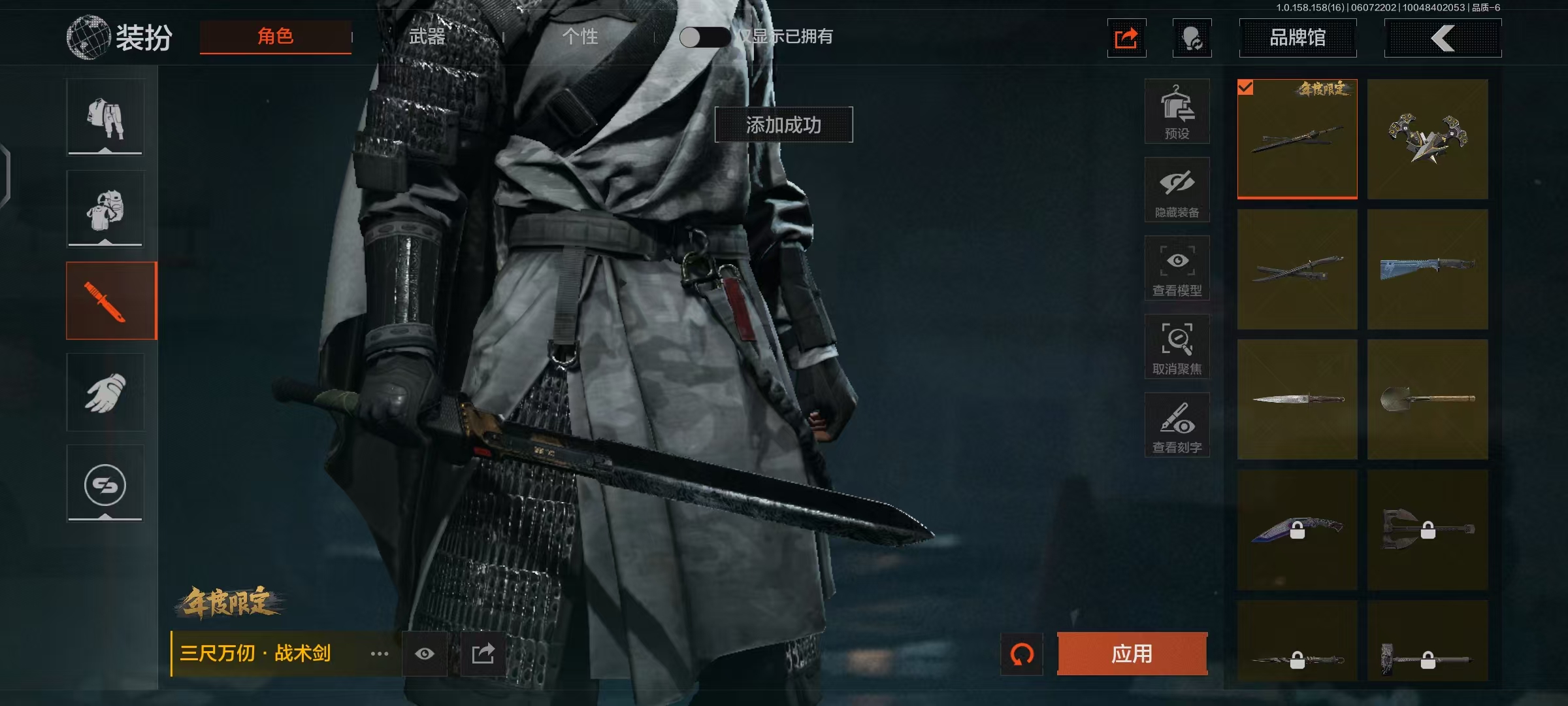Open 查看刻字 engraving view

tap(1177, 426)
